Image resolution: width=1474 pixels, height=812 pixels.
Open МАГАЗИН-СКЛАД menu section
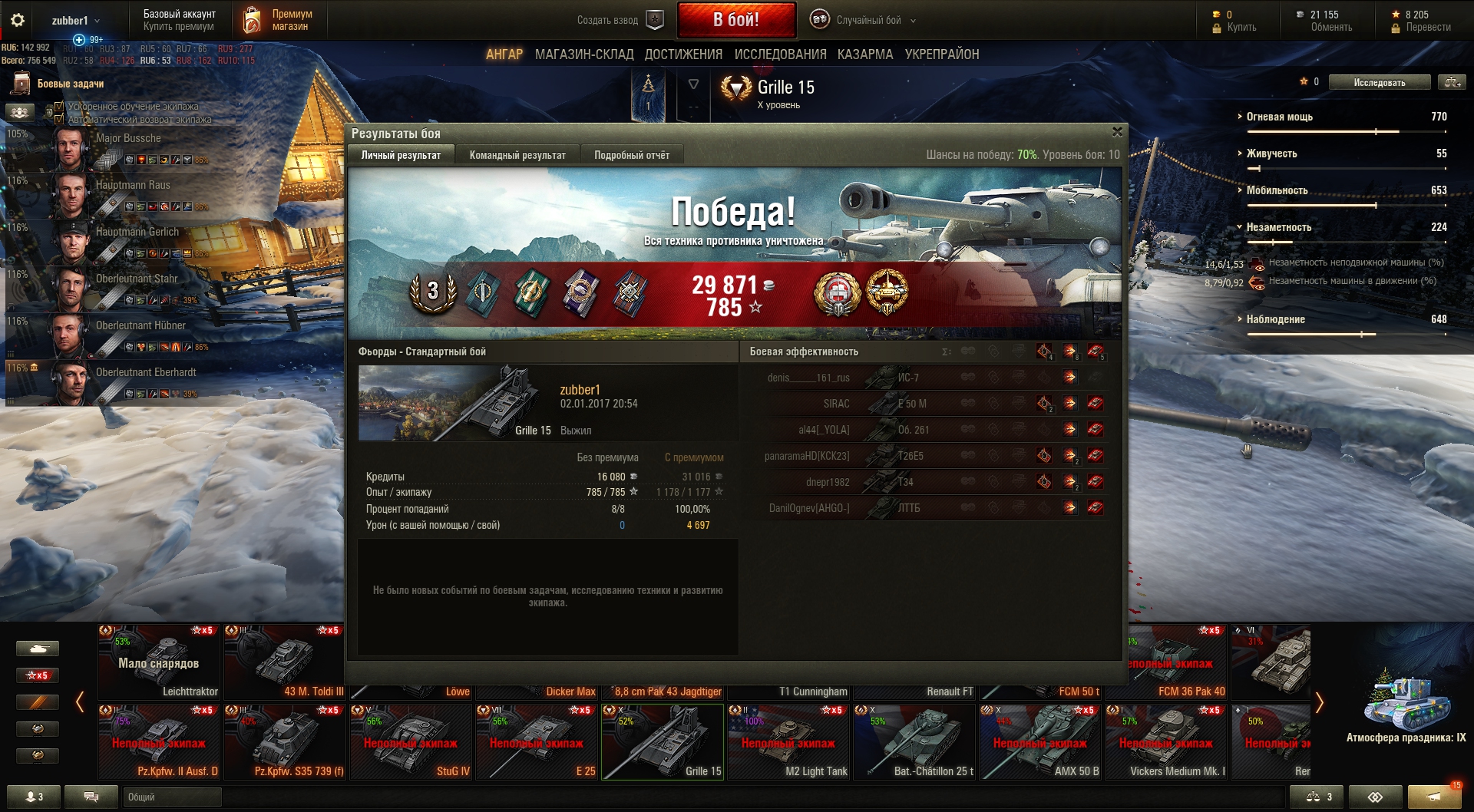pos(584,54)
